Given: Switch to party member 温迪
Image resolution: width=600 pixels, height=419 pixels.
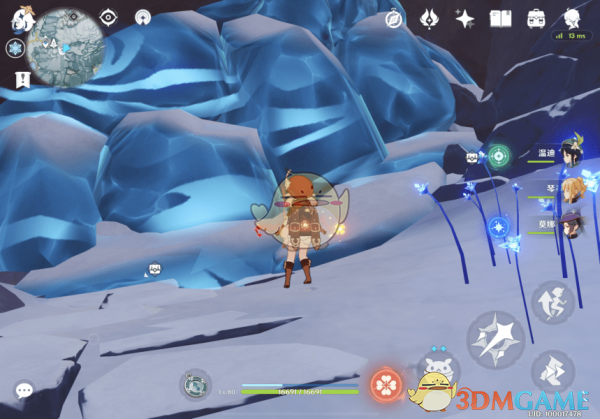Looking at the screenshot, I should tap(571, 151).
